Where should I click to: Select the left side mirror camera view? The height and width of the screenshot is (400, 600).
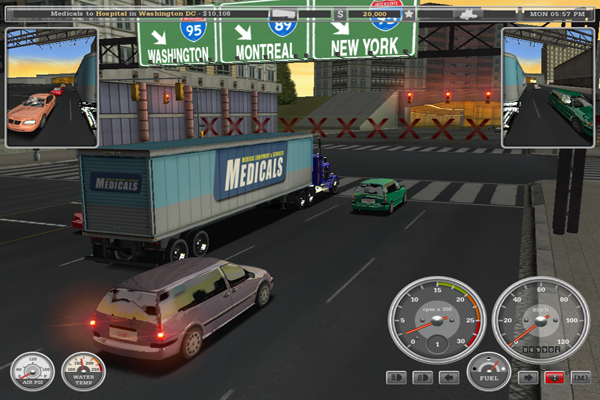point(51,88)
